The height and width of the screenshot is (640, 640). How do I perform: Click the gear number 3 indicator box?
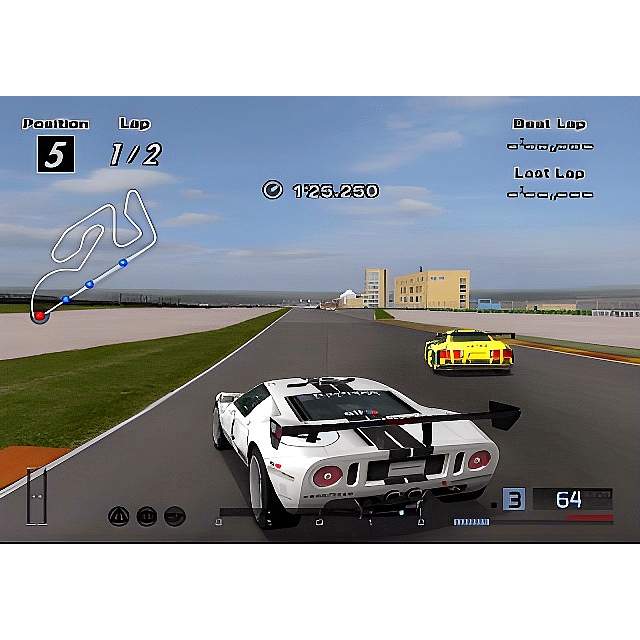point(513,499)
